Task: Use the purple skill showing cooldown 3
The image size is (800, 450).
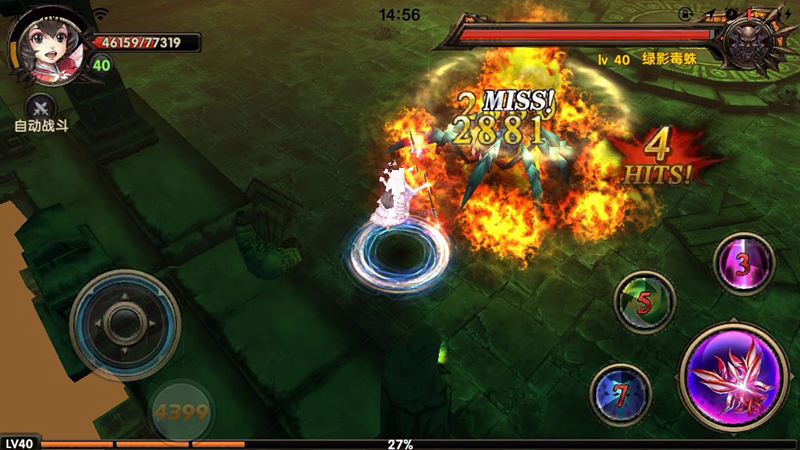Action: [x=744, y=264]
